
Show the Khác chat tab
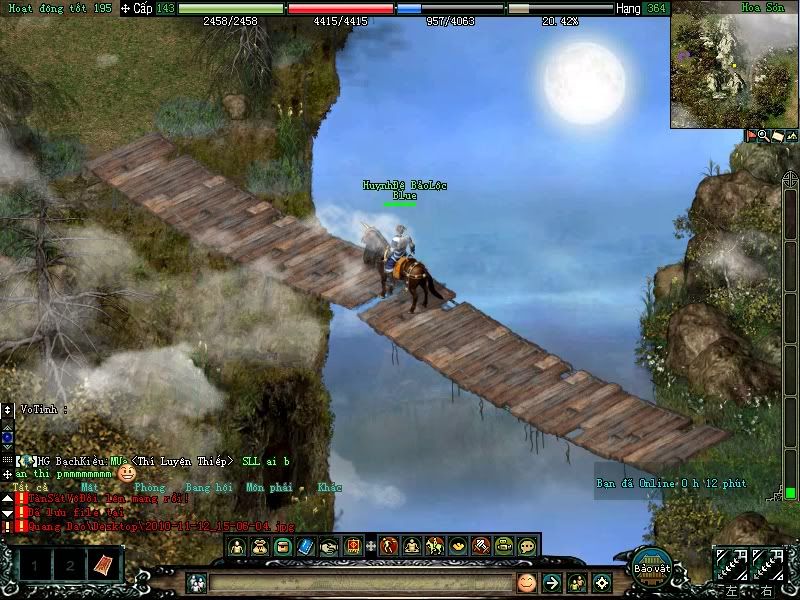click(329, 488)
